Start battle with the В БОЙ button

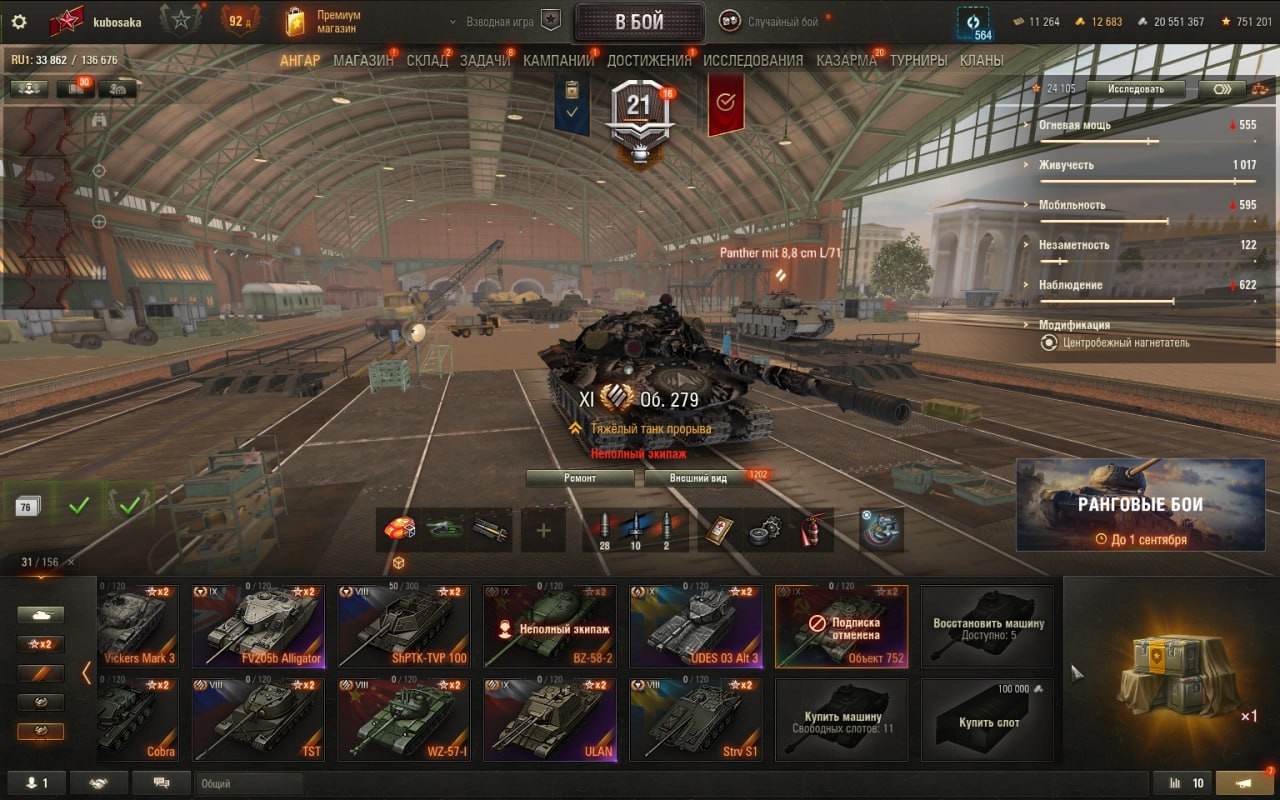pos(639,22)
